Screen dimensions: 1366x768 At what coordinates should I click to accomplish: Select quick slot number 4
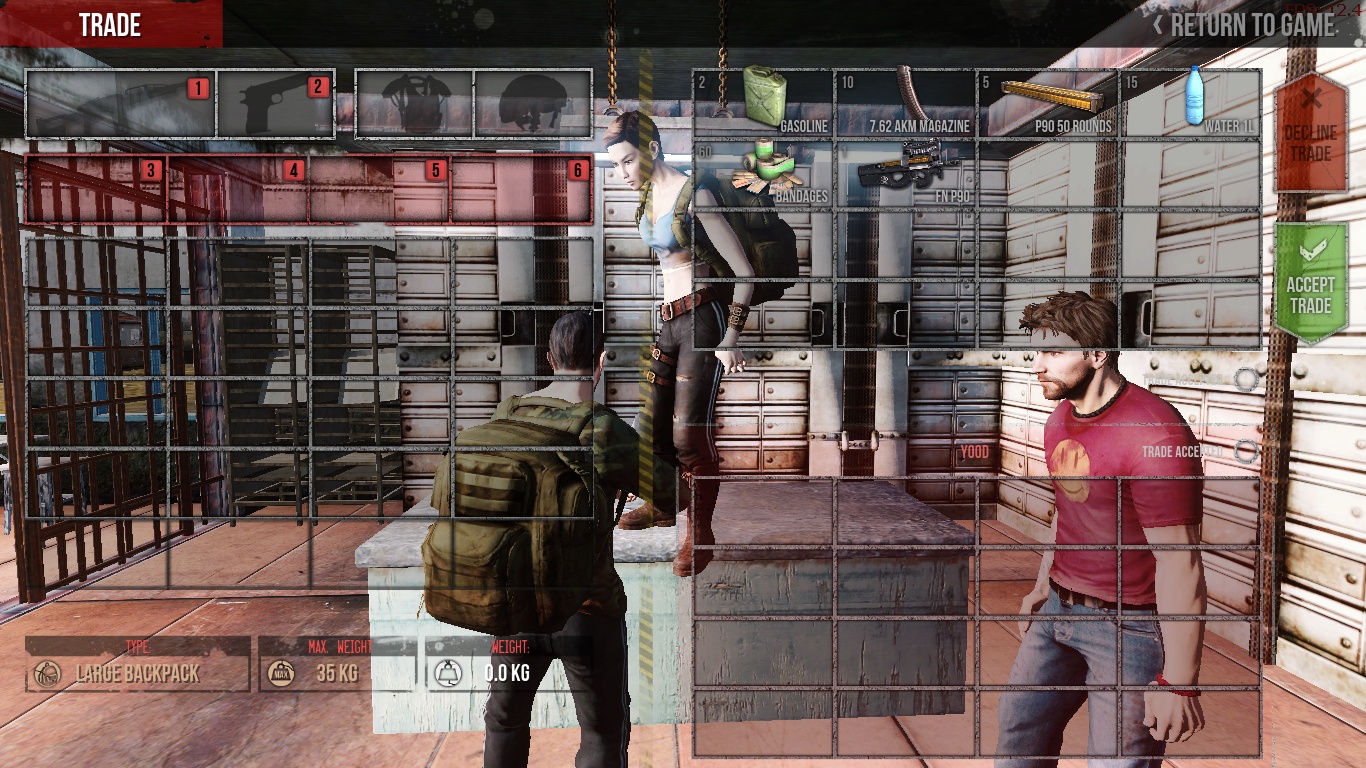coord(238,189)
